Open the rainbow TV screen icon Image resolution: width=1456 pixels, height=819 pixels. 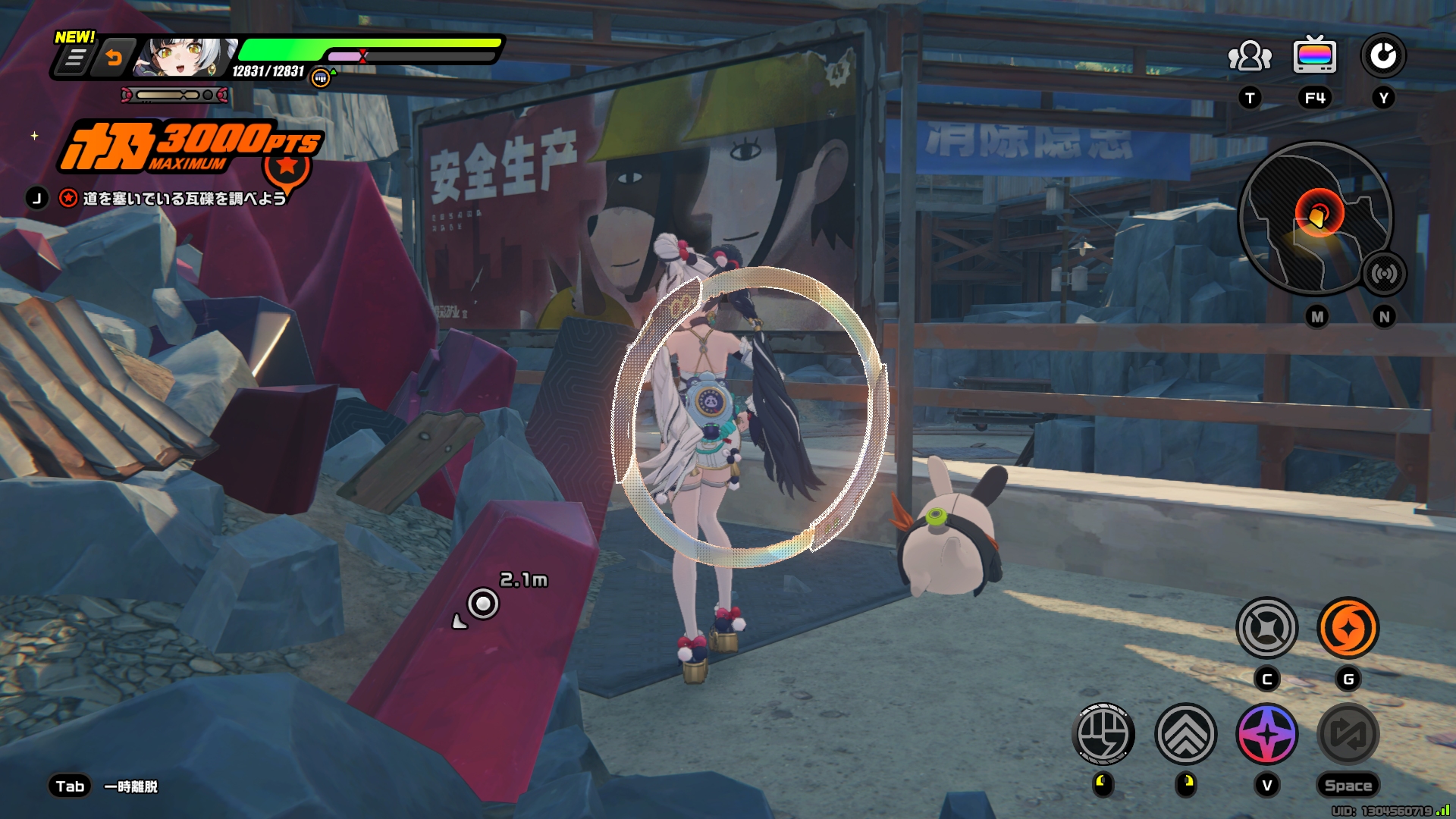(x=1315, y=55)
